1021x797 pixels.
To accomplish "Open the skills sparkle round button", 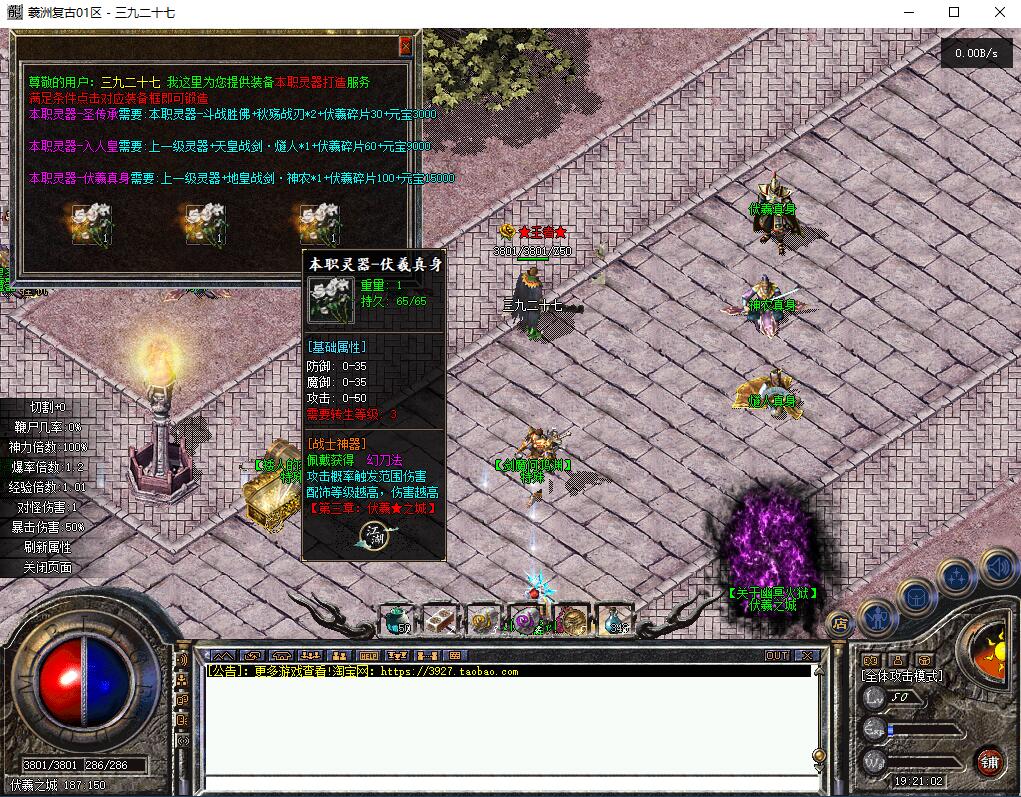I will 957,576.
